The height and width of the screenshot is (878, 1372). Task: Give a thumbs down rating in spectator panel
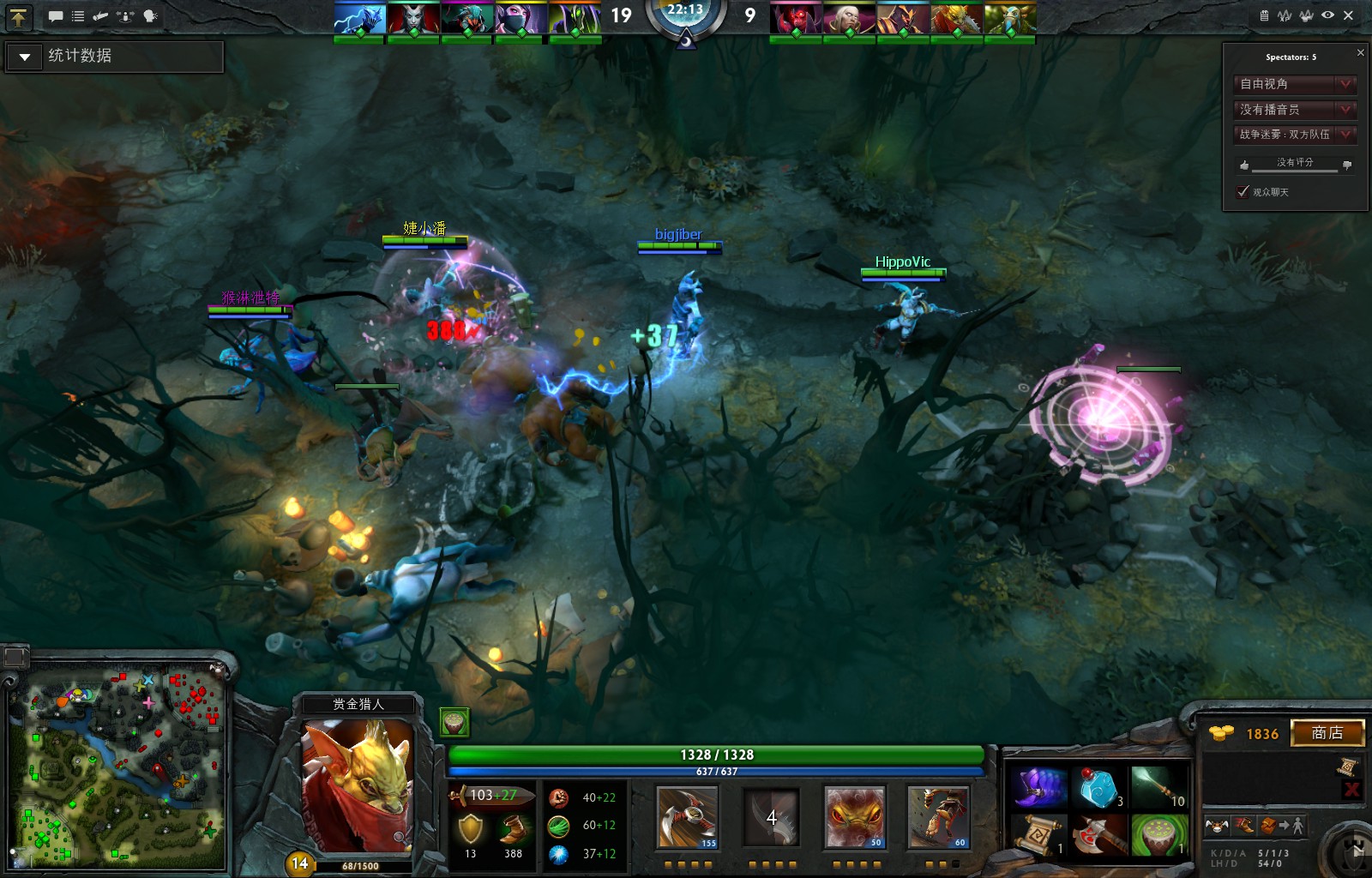[x=1348, y=164]
